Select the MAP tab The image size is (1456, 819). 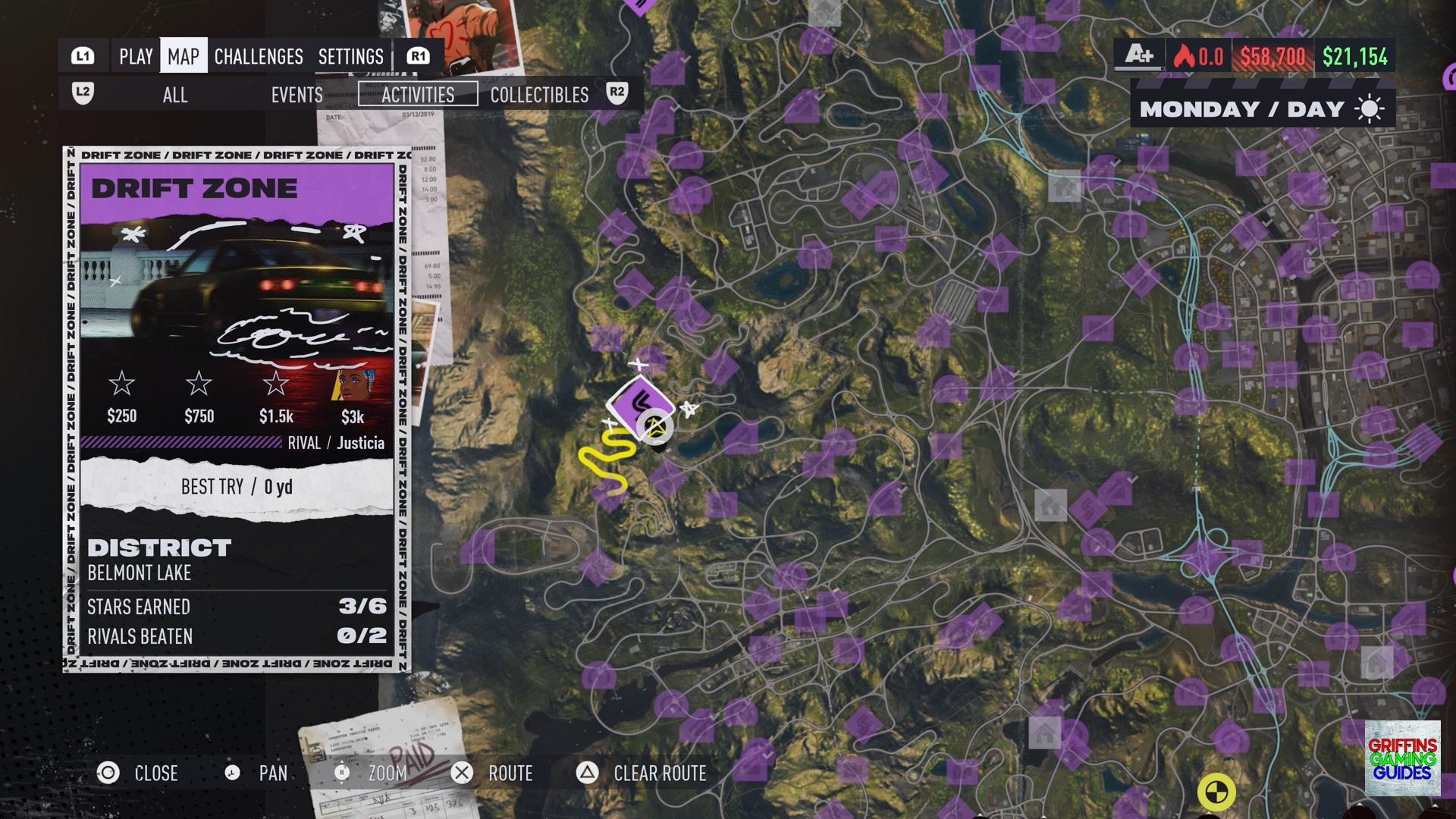184,57
